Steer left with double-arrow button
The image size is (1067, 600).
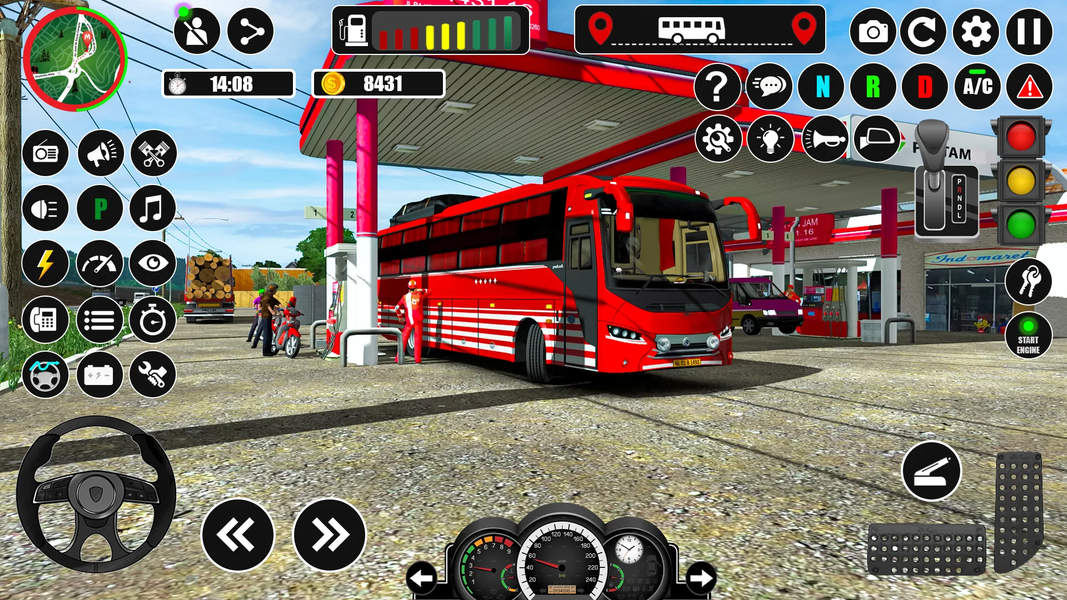[x=238, y=535]
